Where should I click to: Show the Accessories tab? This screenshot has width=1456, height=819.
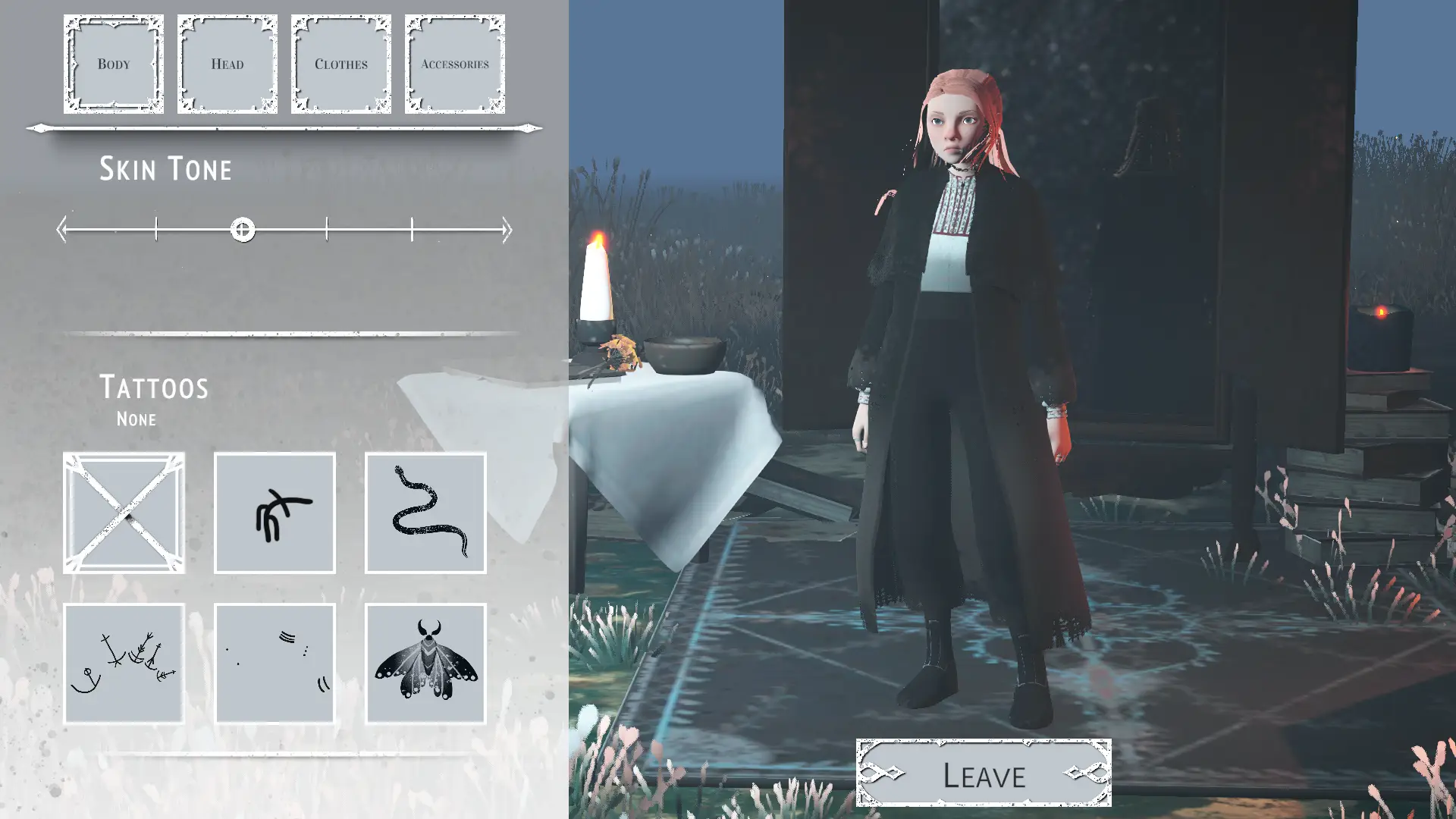455,64
